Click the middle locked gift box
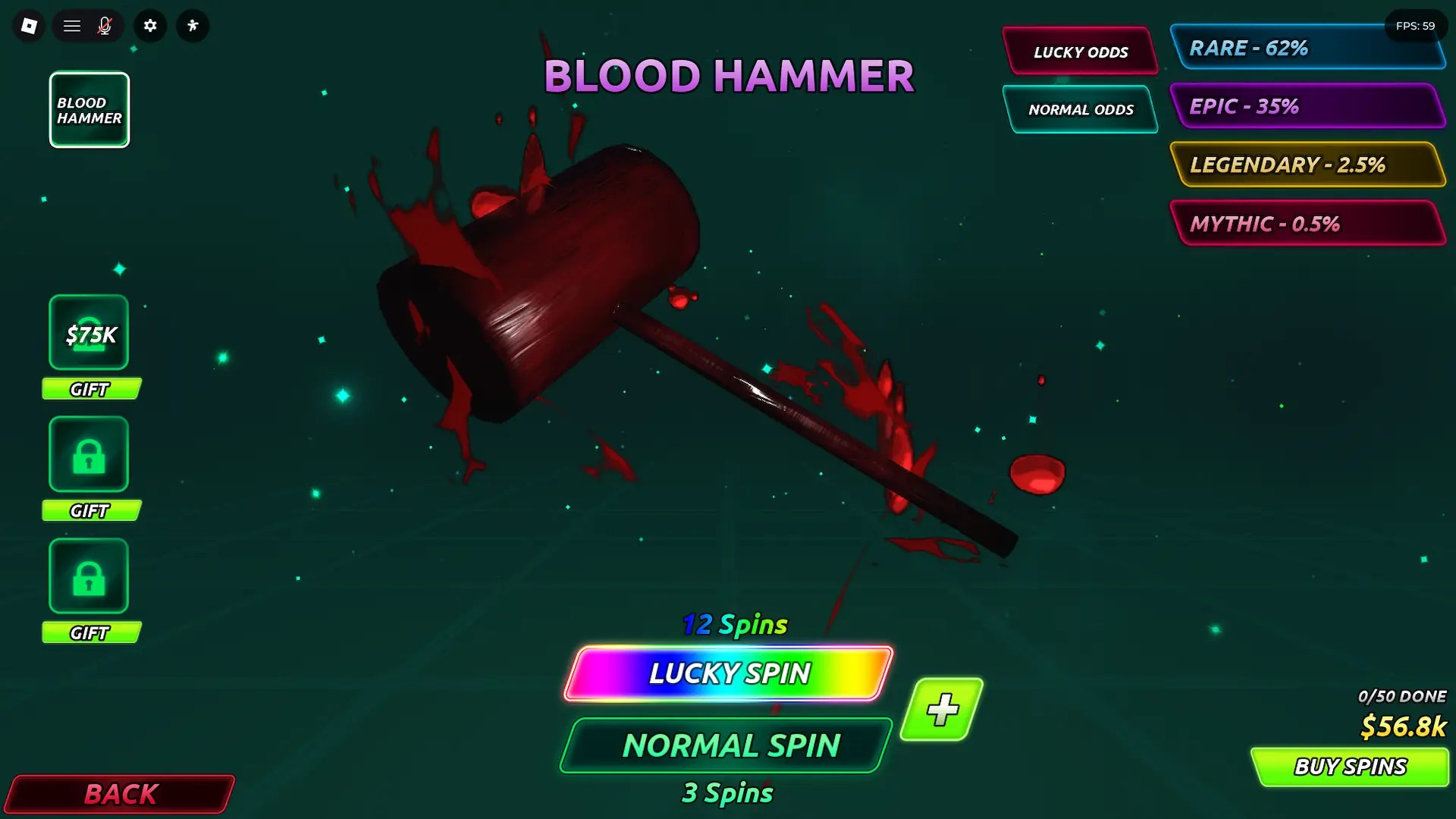This screenshot has width=1456, height=819. (x=88, y=453)
